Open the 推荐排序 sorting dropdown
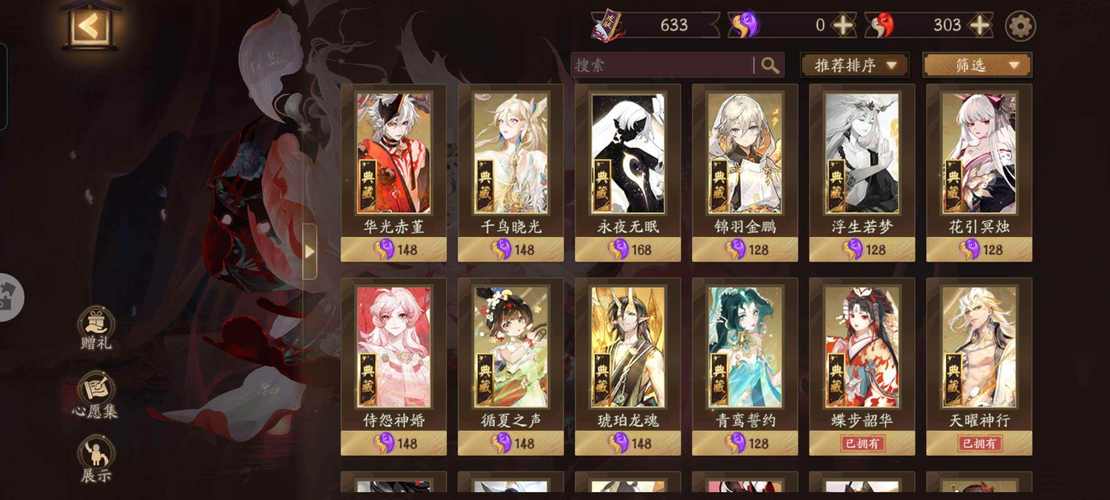The width and height of the screenshot is (1110, 500). (x=854, y=65)
